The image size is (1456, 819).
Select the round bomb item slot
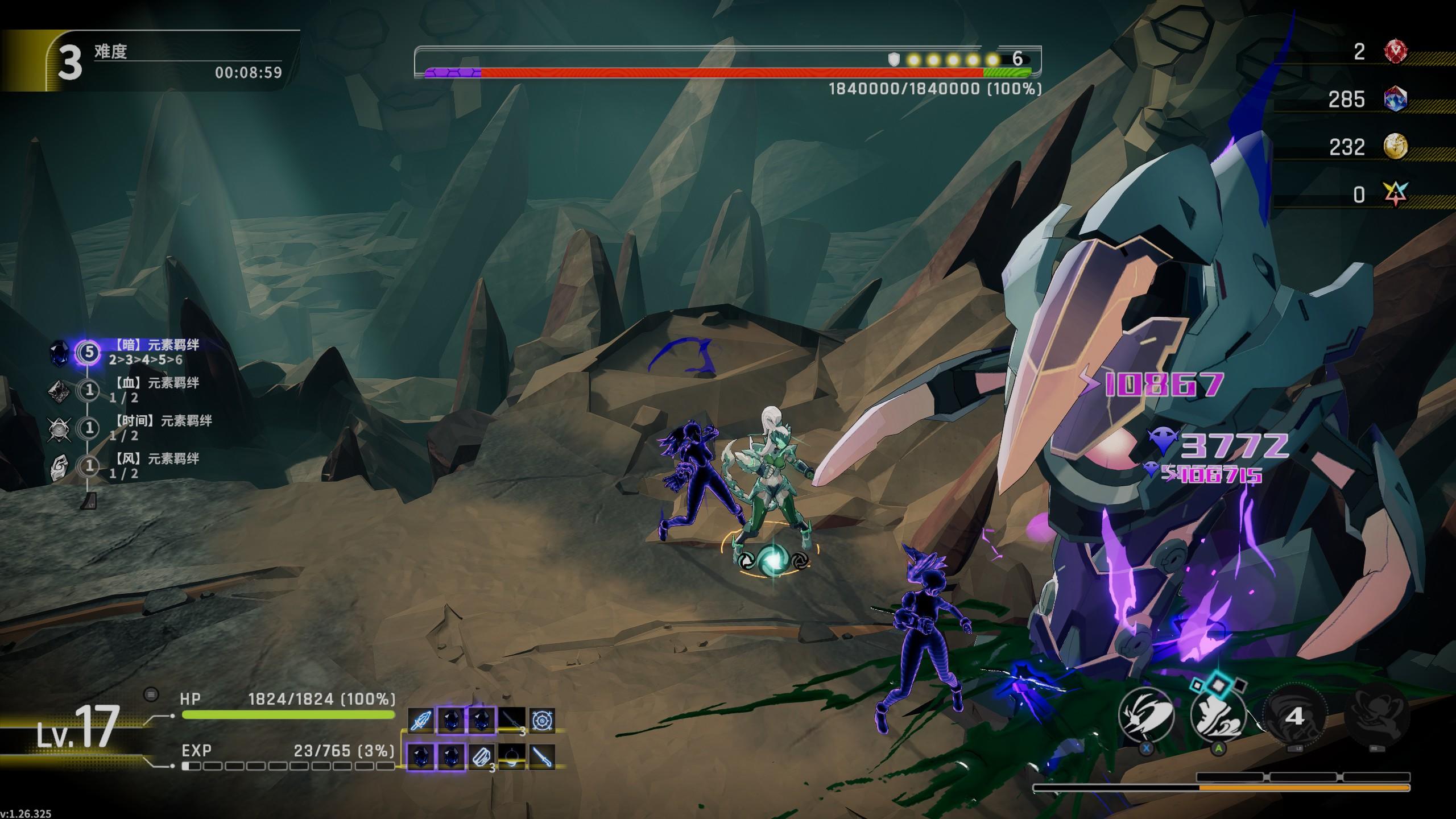511,757
